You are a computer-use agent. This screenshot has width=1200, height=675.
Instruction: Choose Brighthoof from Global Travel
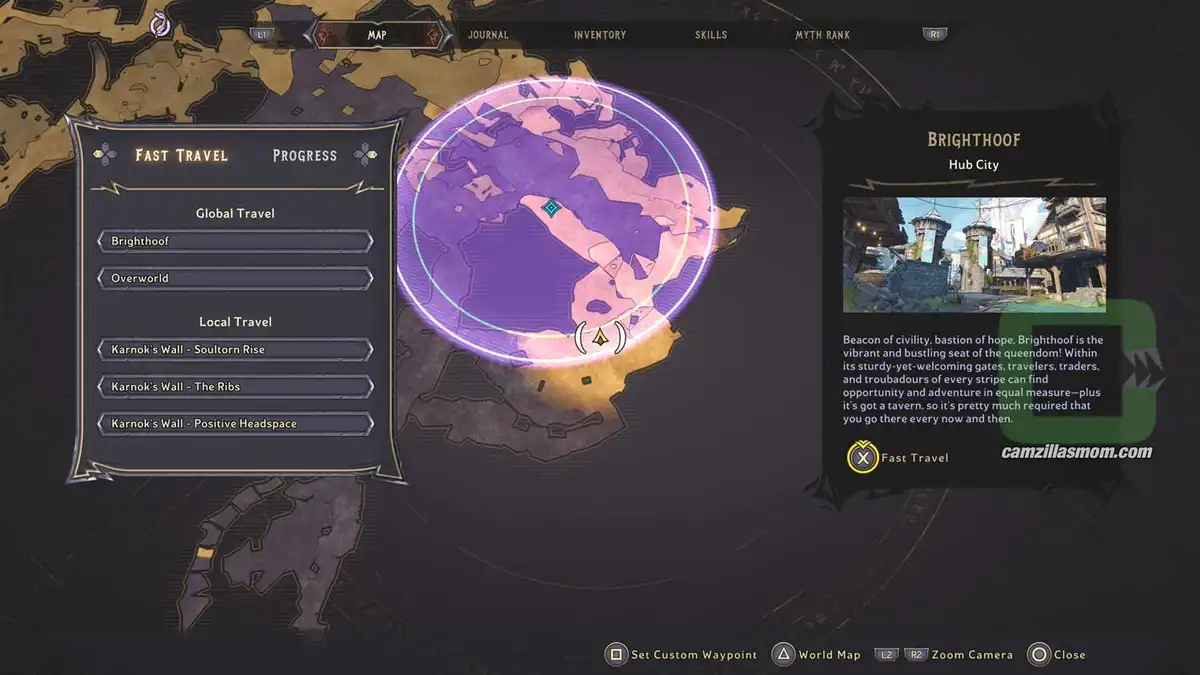point(235,241)
